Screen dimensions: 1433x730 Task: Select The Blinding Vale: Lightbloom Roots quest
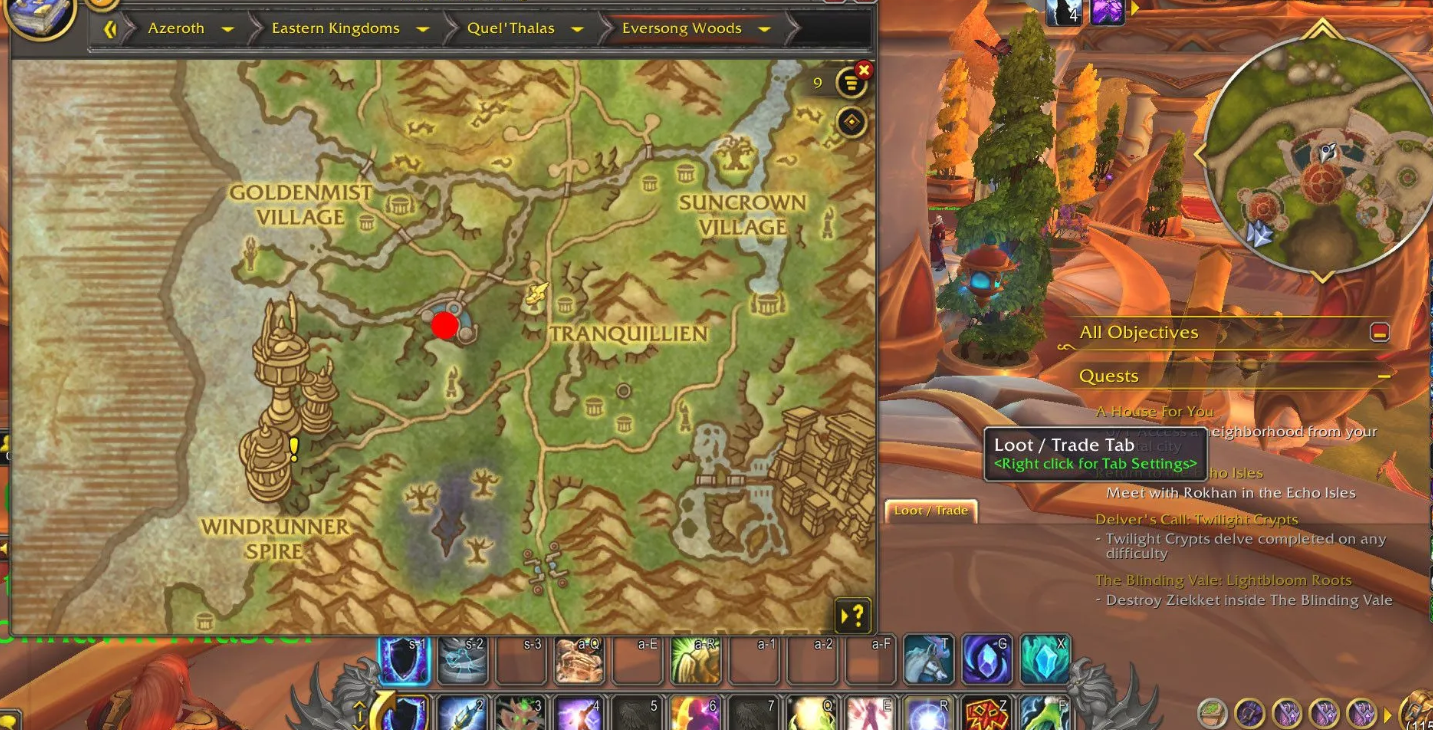pos(1223,580)
